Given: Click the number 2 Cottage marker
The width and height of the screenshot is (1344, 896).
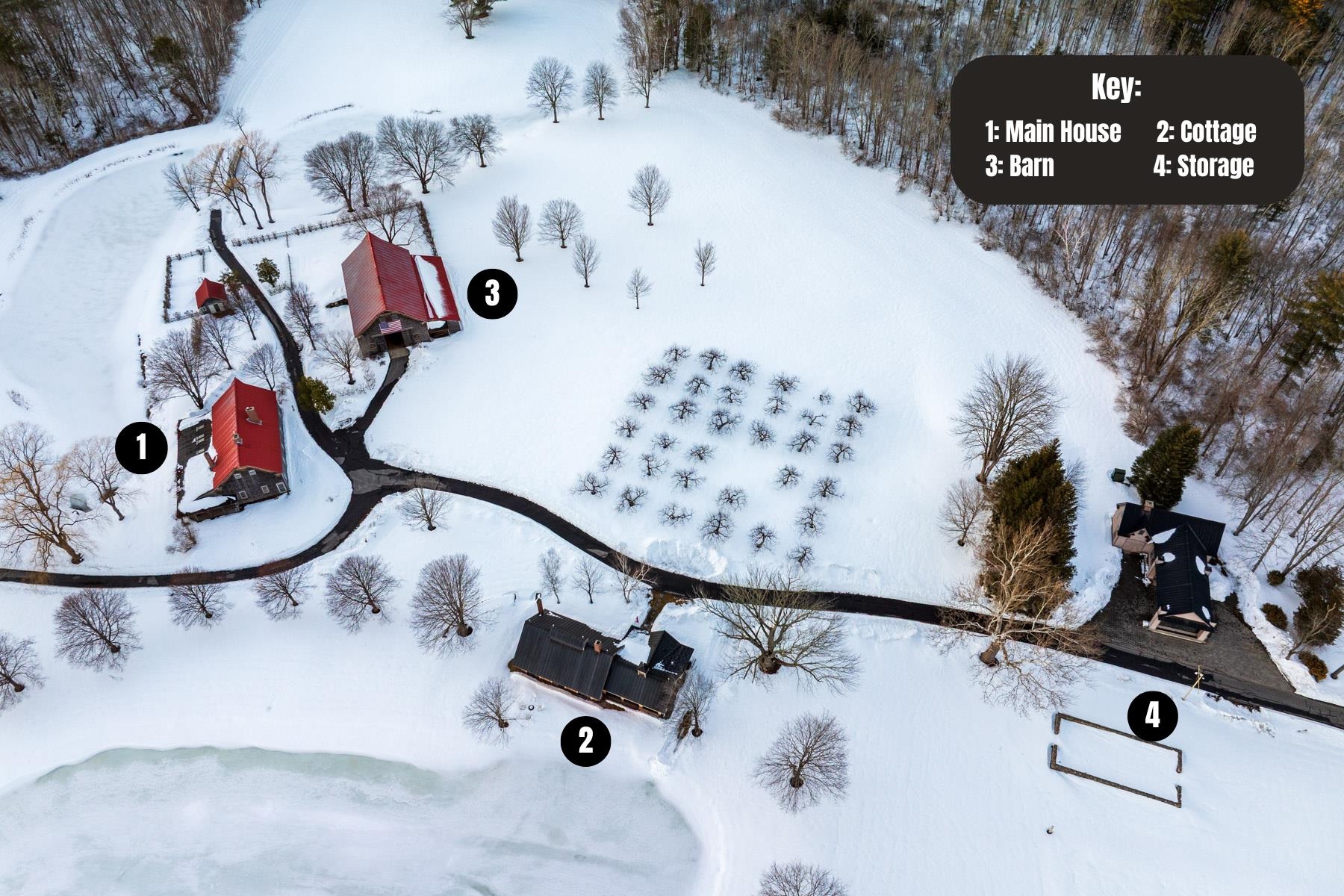Looking at the screenshot, I should coord(586,741).
